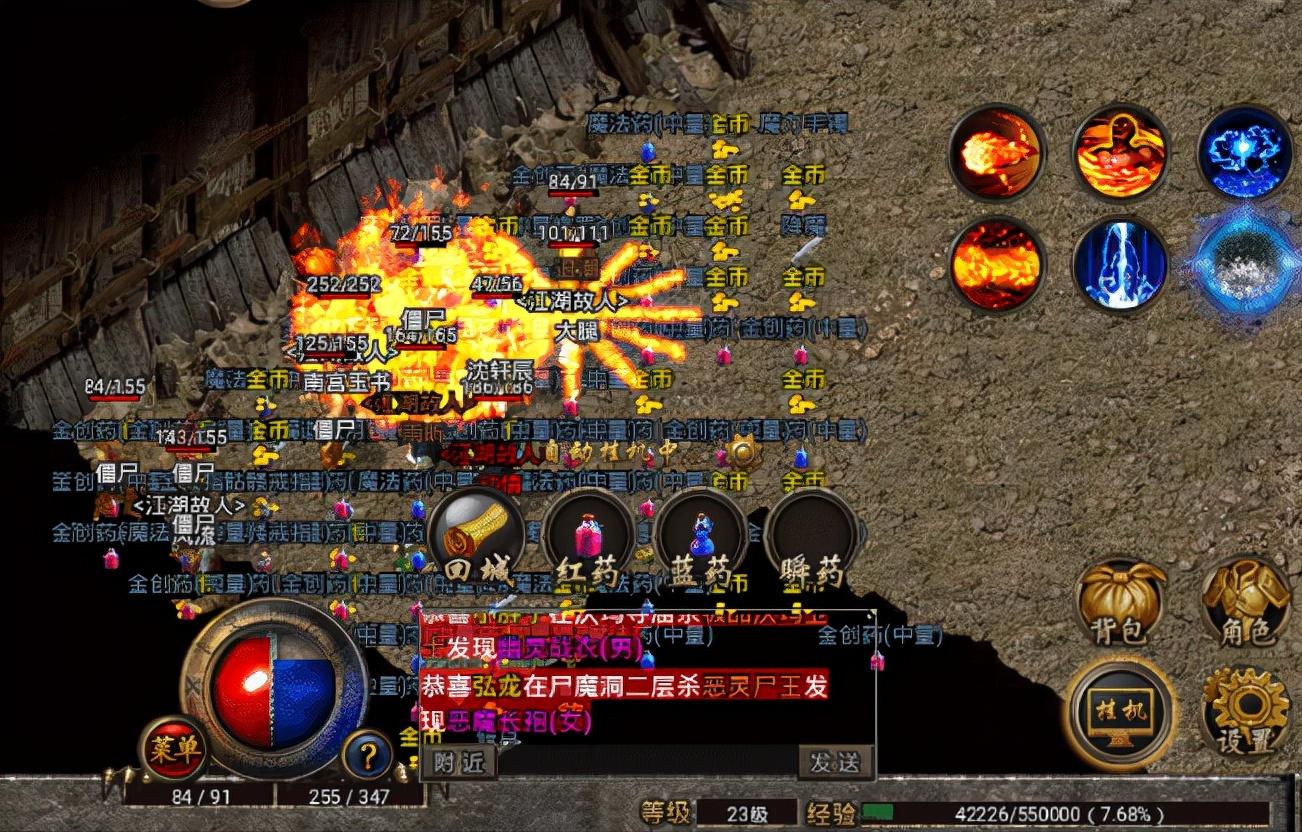Open the 背包 backpack
This screenshot has height=832, width=1302.
click(1120, 602)
